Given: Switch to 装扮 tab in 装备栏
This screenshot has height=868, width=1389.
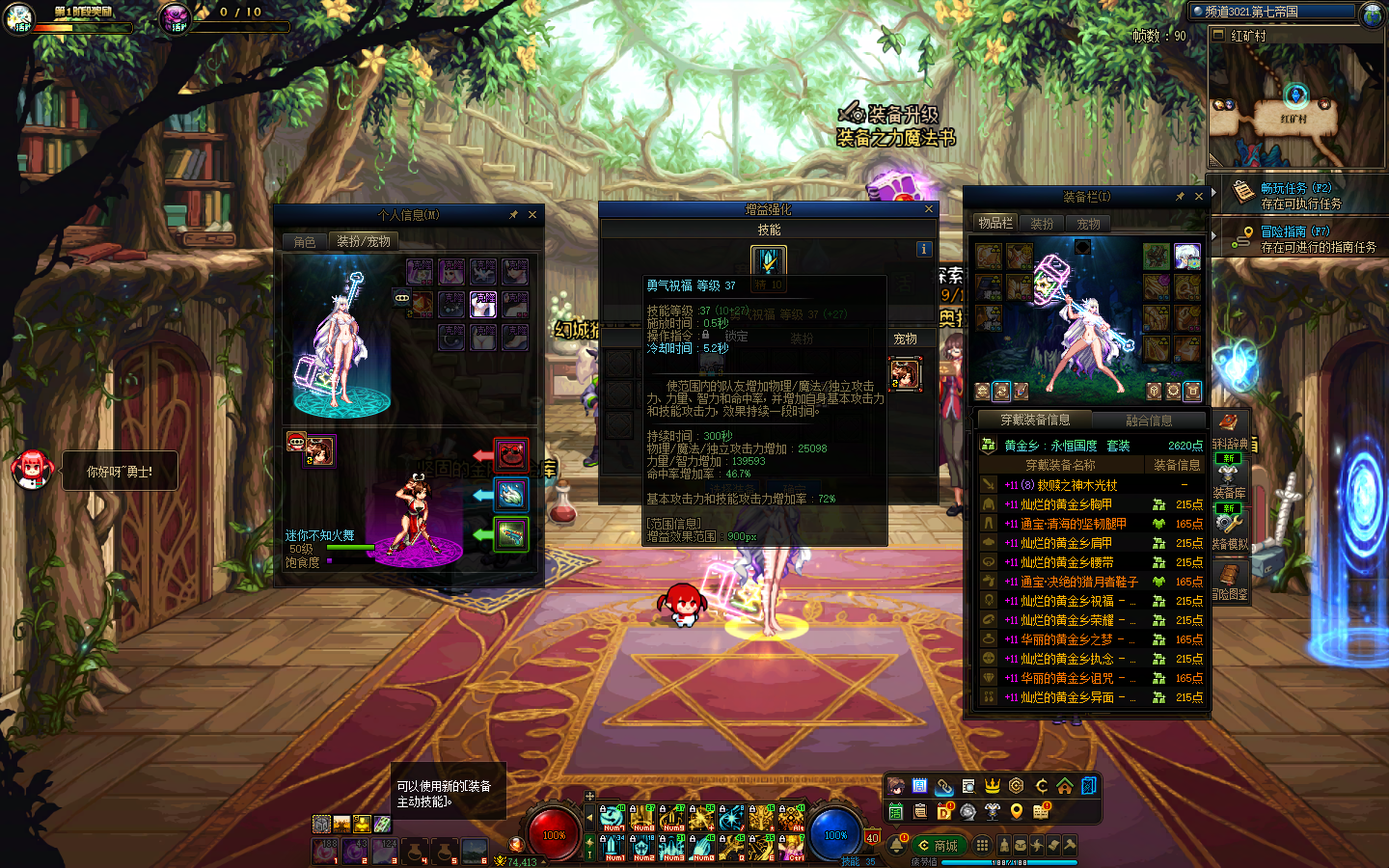Looking at the screenshot, I should coord(1042,224).
